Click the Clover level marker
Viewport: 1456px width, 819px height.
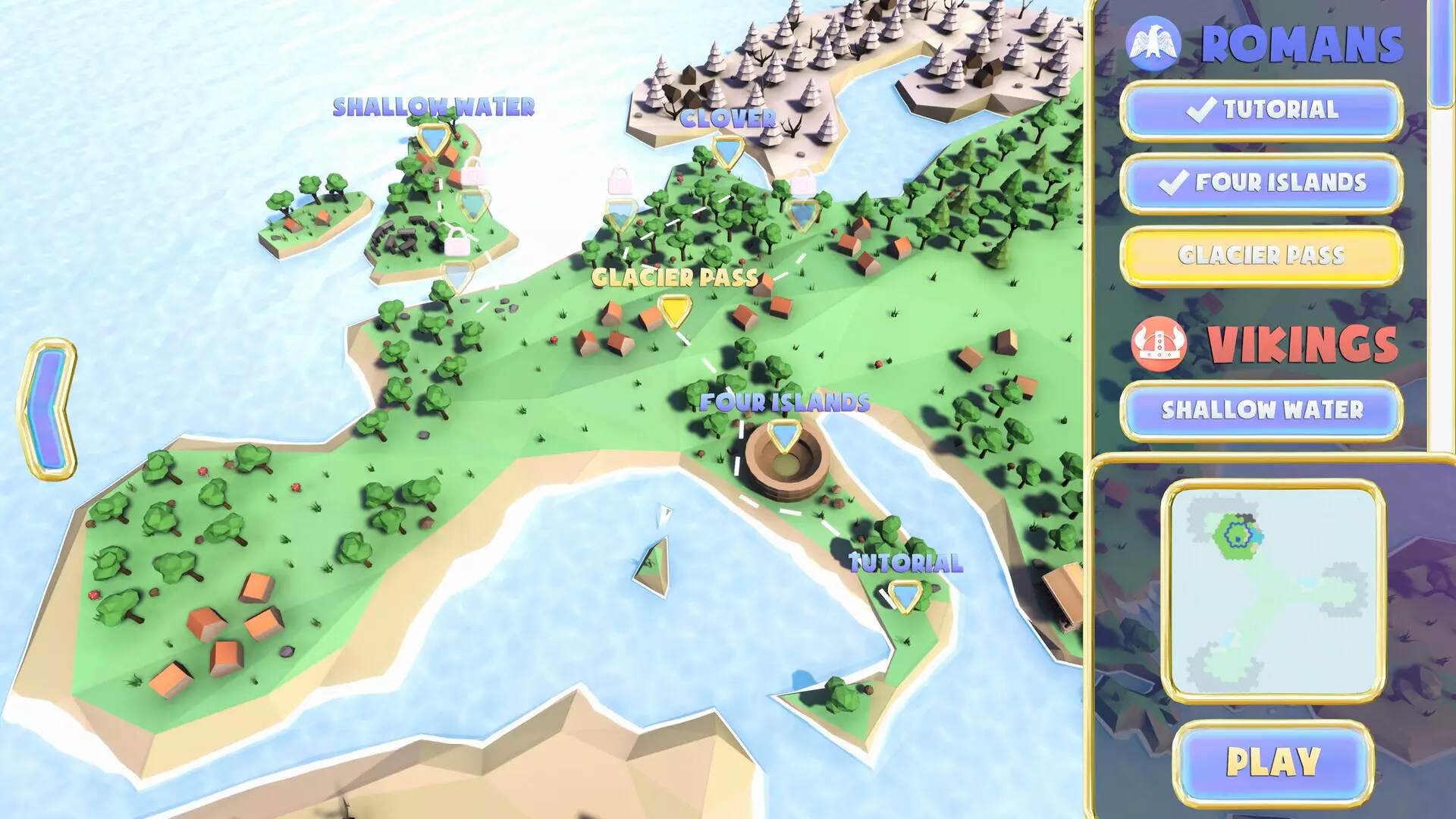(726, 147)
